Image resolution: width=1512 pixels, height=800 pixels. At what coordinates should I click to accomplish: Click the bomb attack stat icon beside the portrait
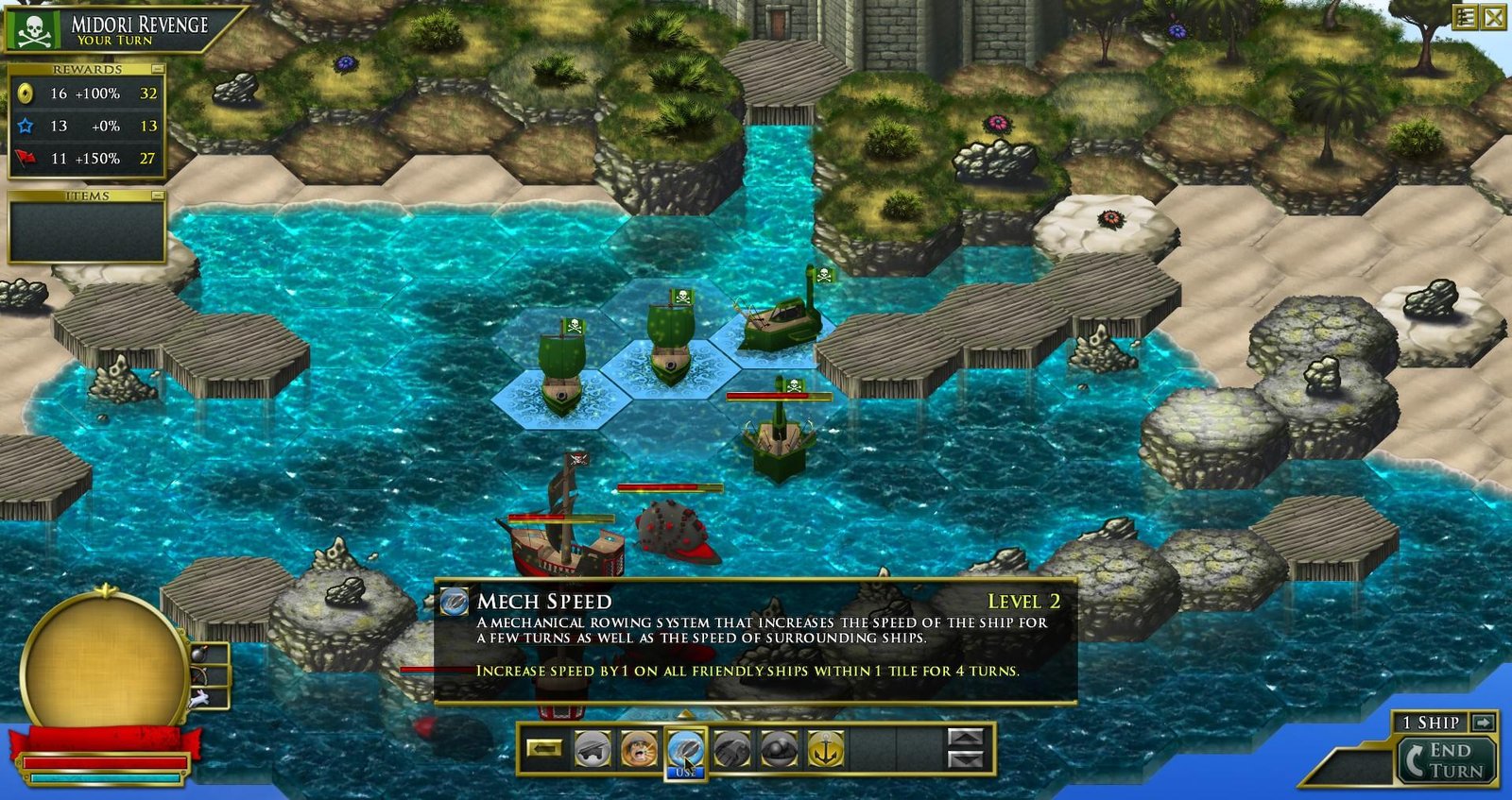(x=199, y=654)
